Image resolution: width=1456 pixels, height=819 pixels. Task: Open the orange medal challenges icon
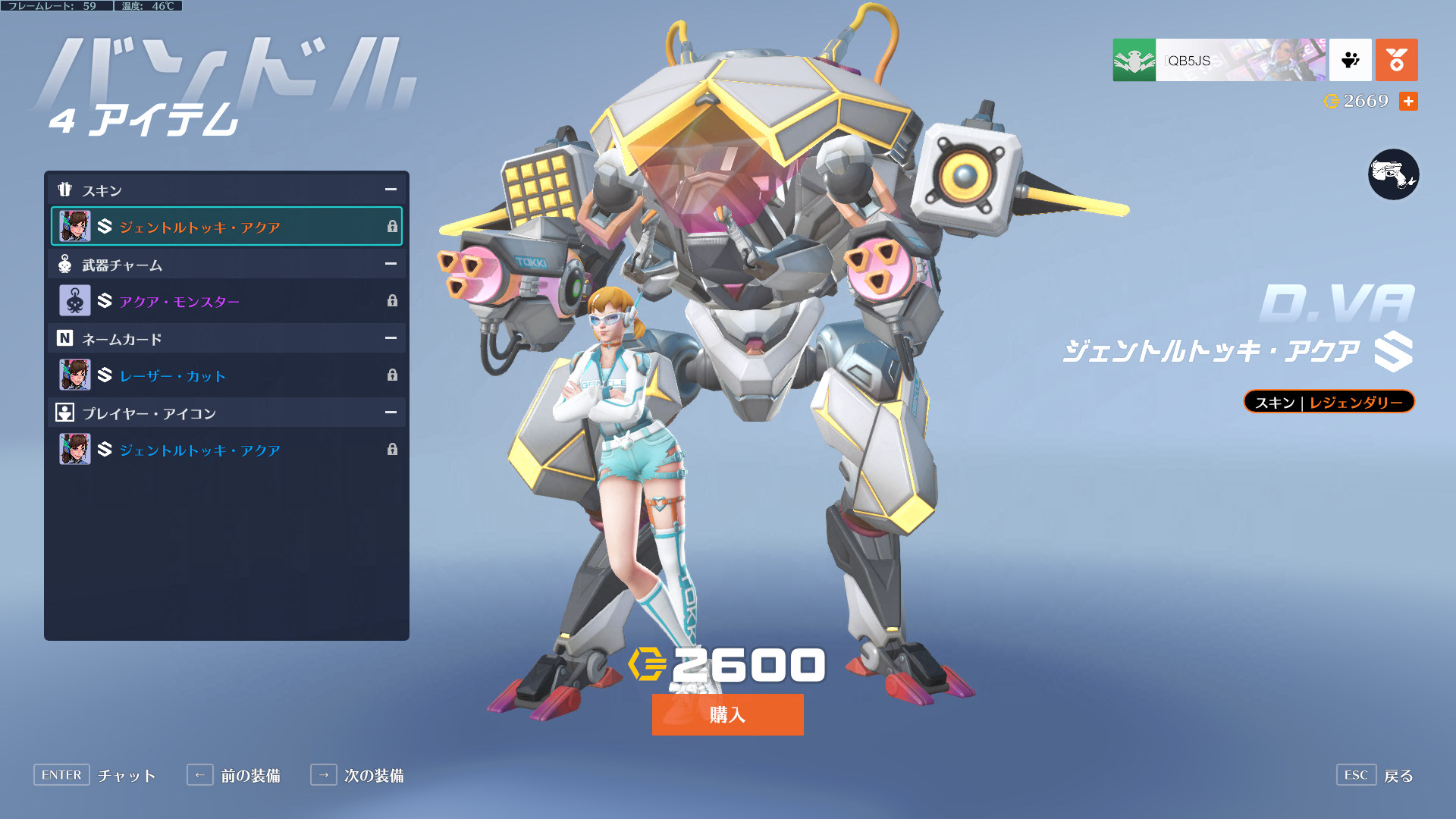(x=1396, y=60)
